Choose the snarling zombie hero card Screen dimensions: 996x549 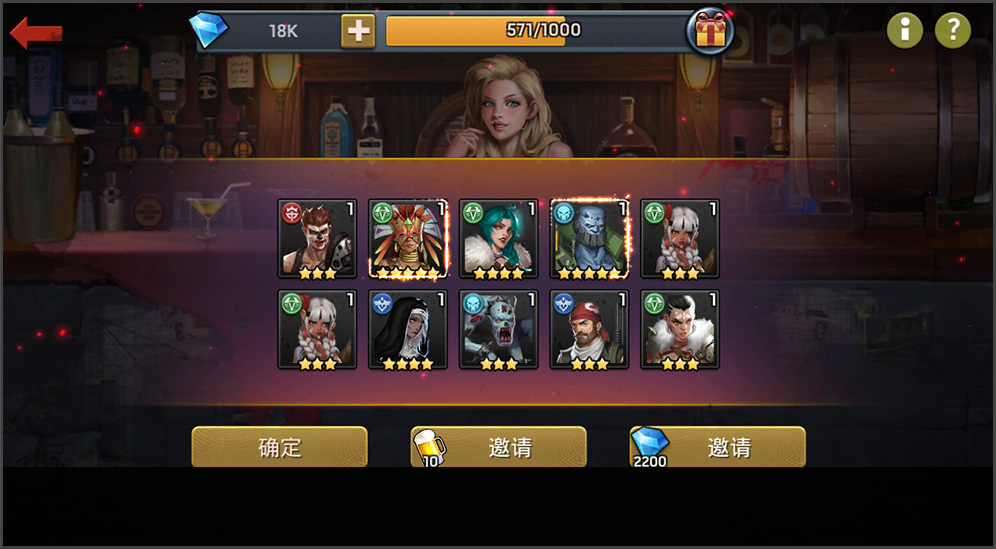click(x=498, y=330)
